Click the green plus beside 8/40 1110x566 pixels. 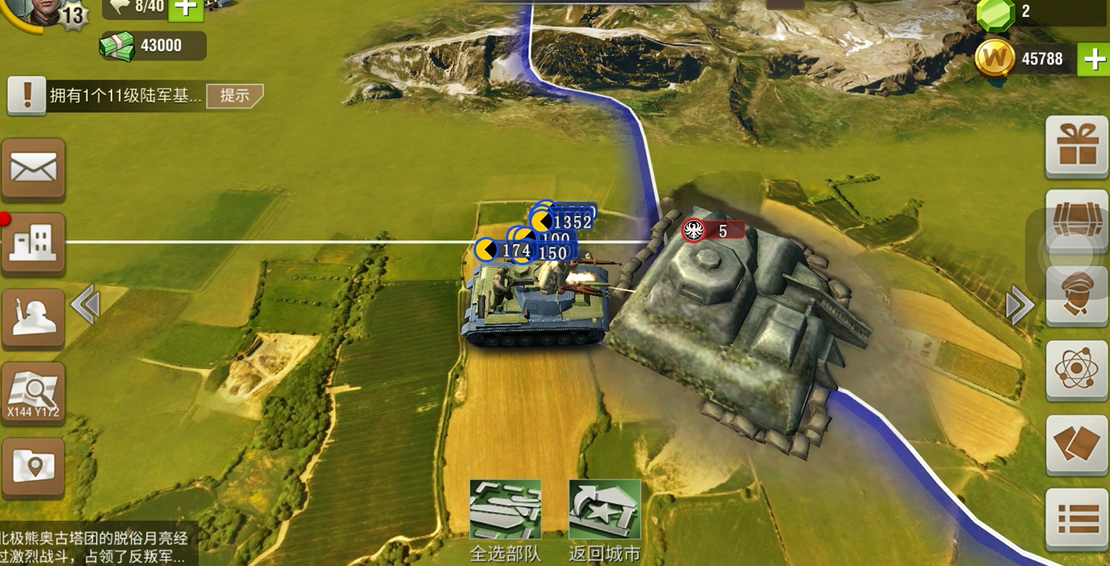(x=186, y=8)
